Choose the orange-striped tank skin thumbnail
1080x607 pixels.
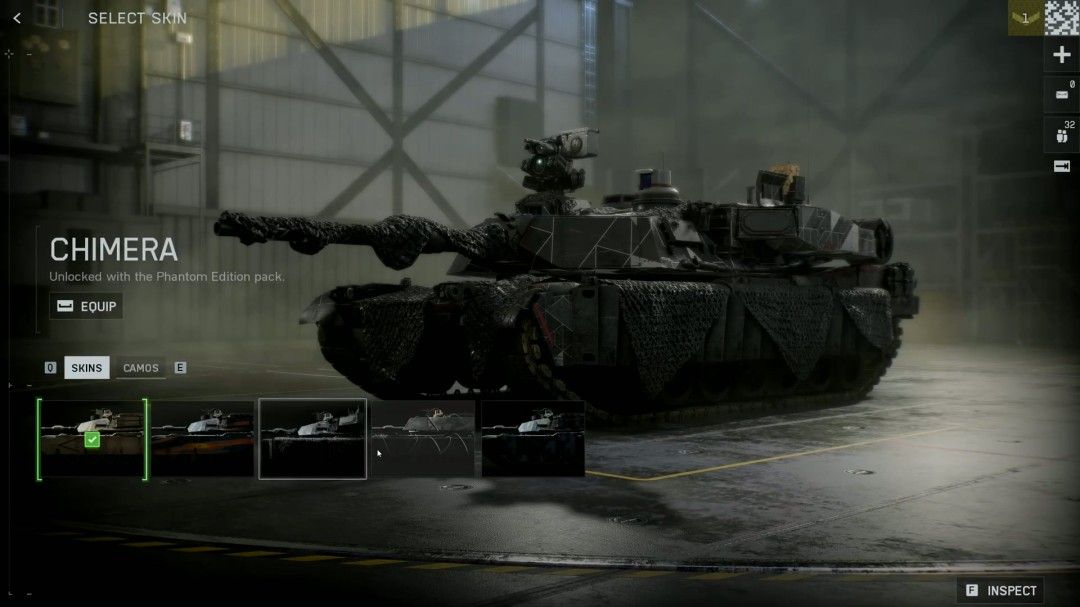pos(203,439)
